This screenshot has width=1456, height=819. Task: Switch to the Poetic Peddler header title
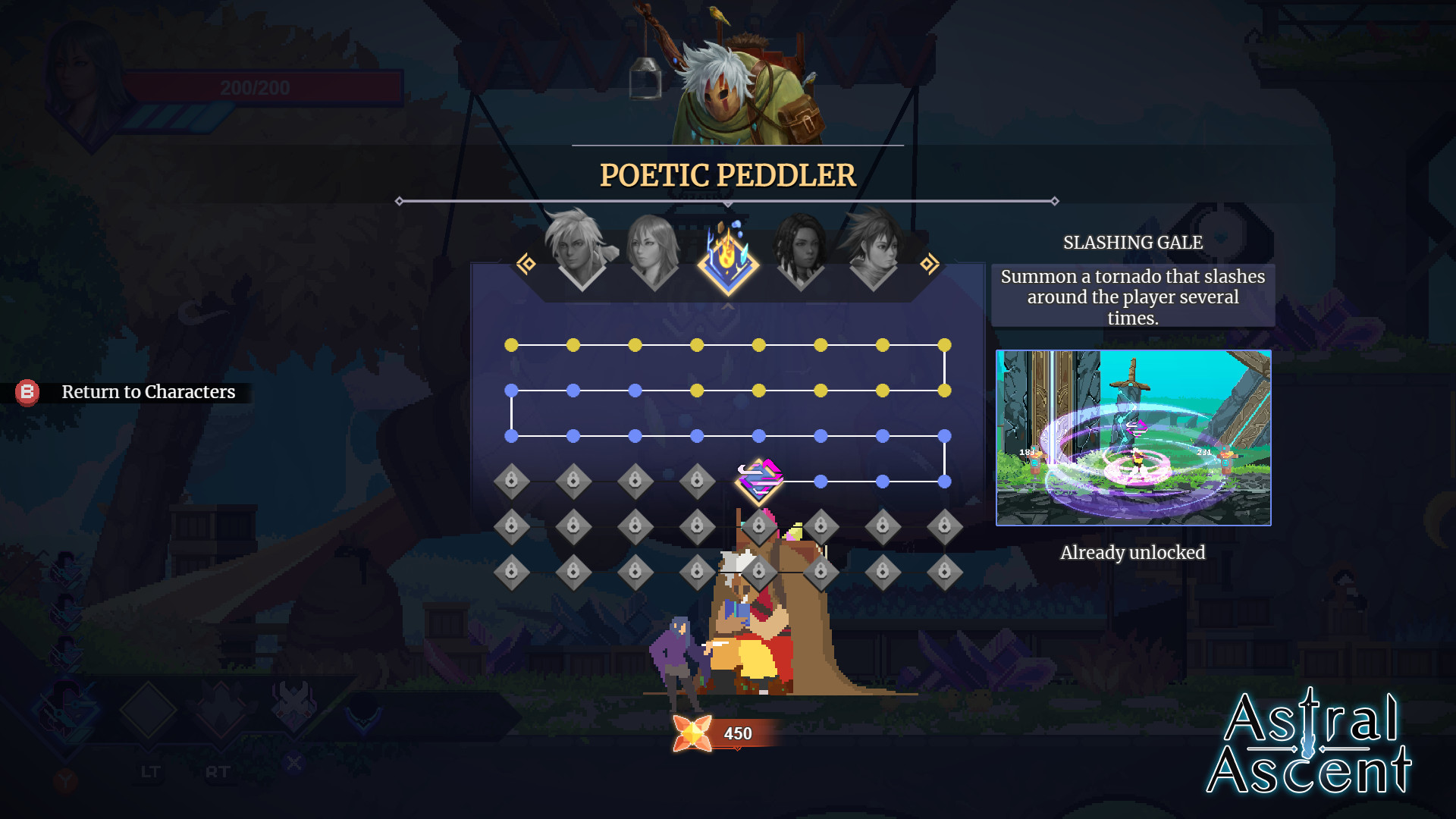727,175
